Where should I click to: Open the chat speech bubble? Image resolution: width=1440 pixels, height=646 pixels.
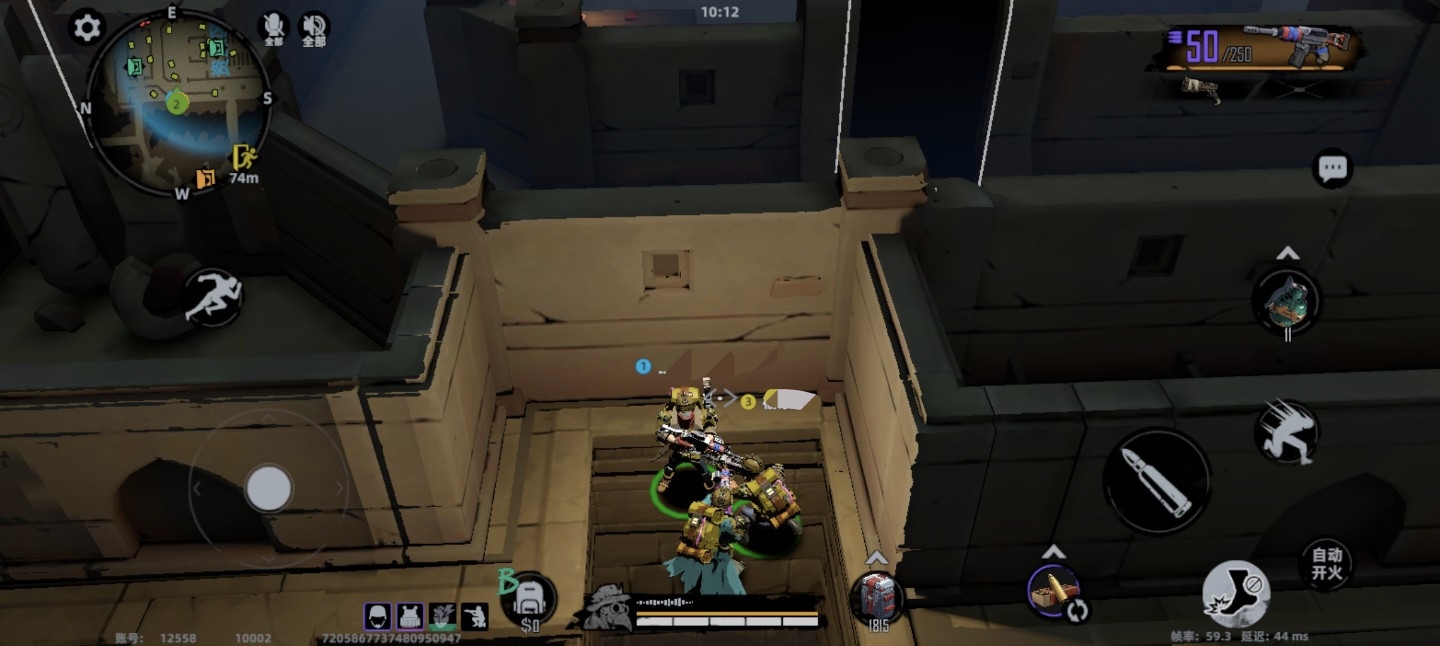coord(1332,169)
